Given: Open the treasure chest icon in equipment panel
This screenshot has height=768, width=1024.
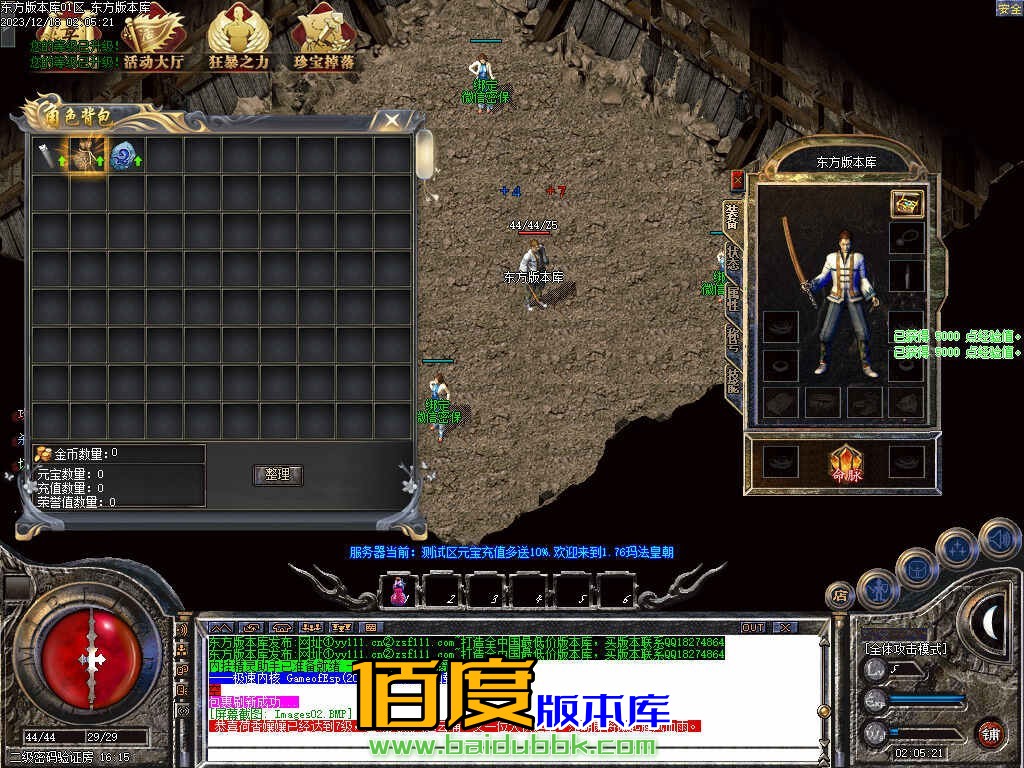Looking at the screenshot, I should coord(907,203).
